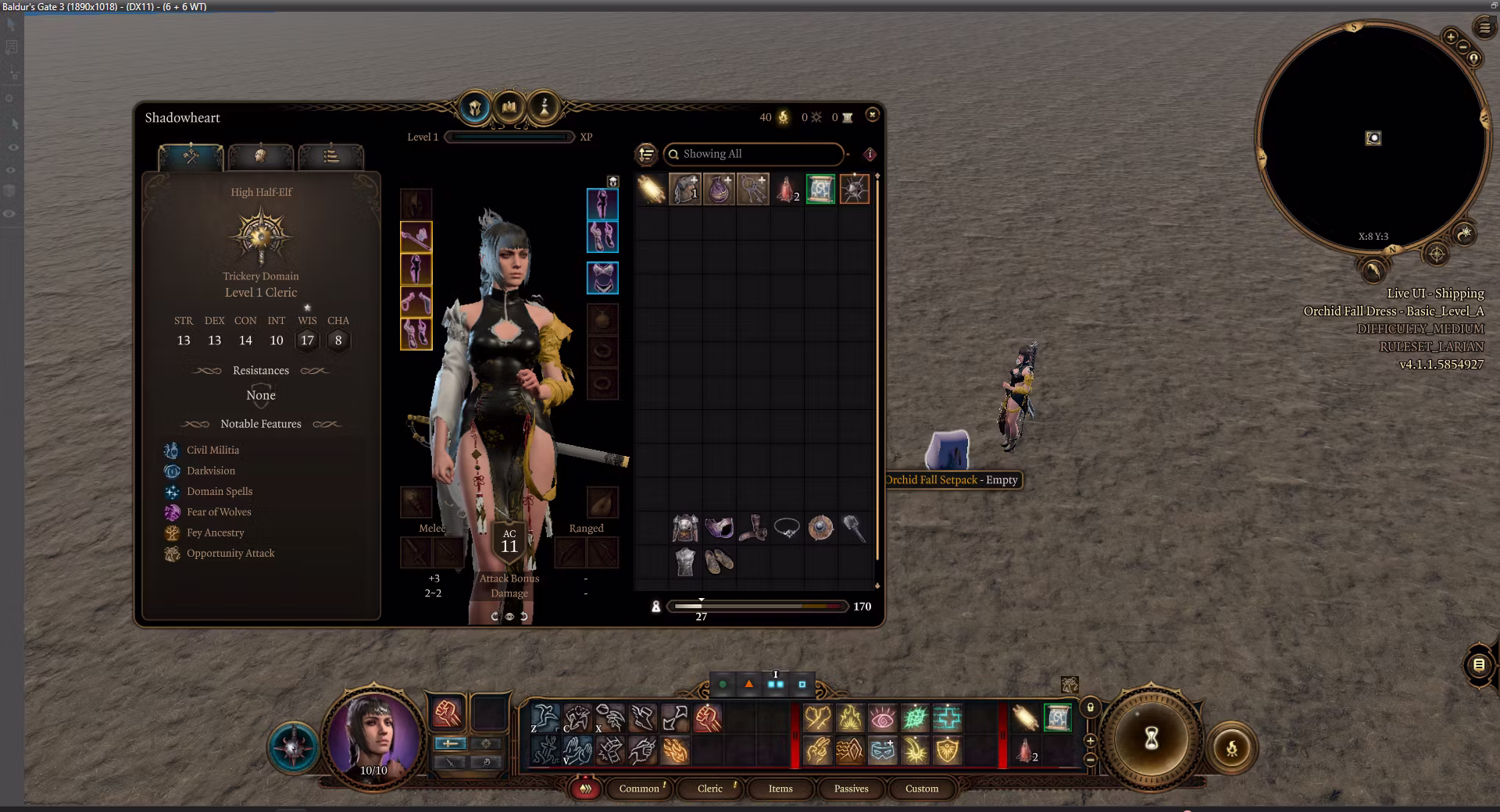Click the hourglass end turn button
The height and width of the screenshot is (812, 1500).
coord(1151,739)
